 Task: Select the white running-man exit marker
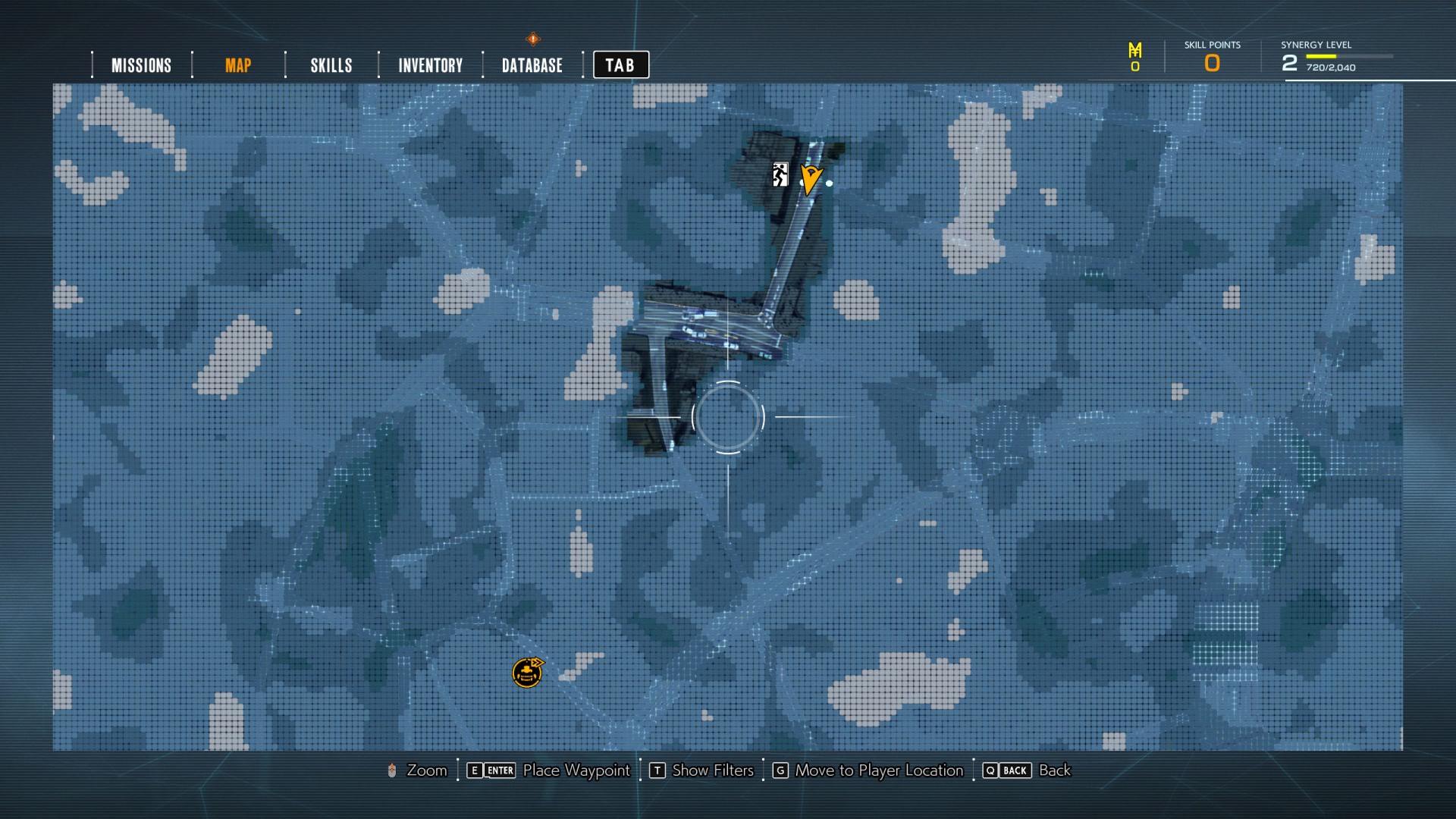tap(780, 174)
